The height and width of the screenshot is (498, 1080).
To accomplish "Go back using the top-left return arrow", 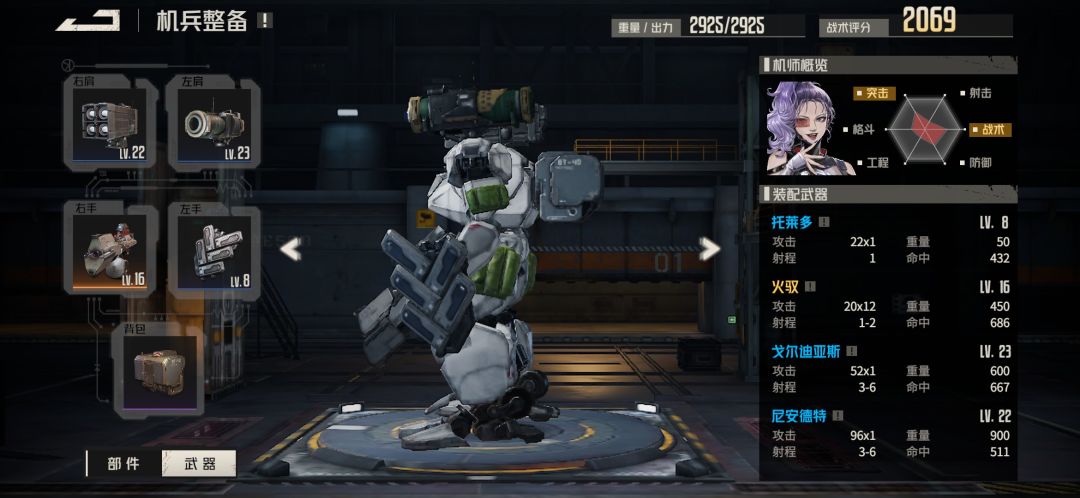I will click(x=88, y=20).
